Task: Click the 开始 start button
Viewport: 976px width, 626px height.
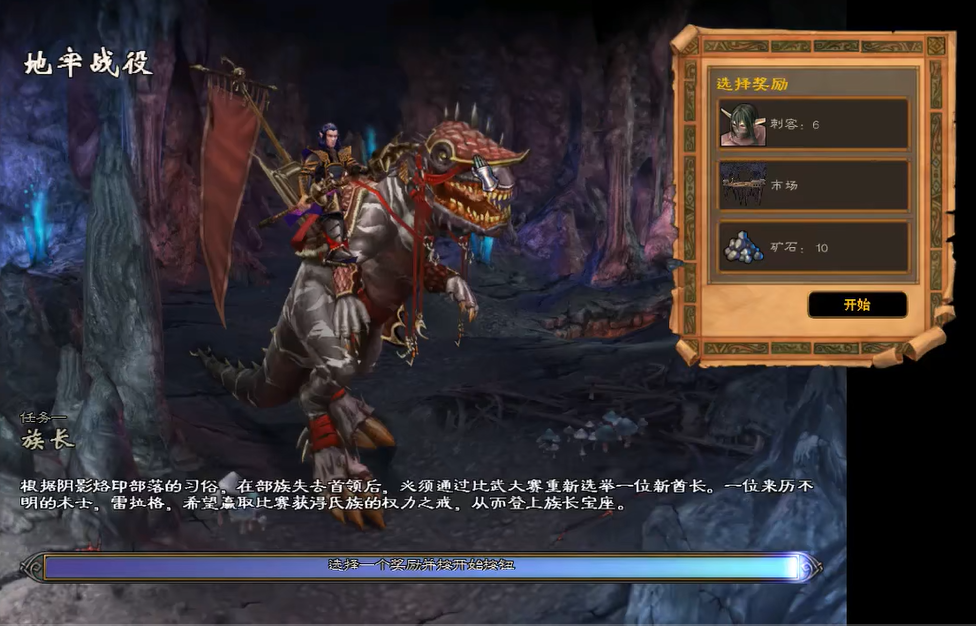Action: [x=857, y=304]
